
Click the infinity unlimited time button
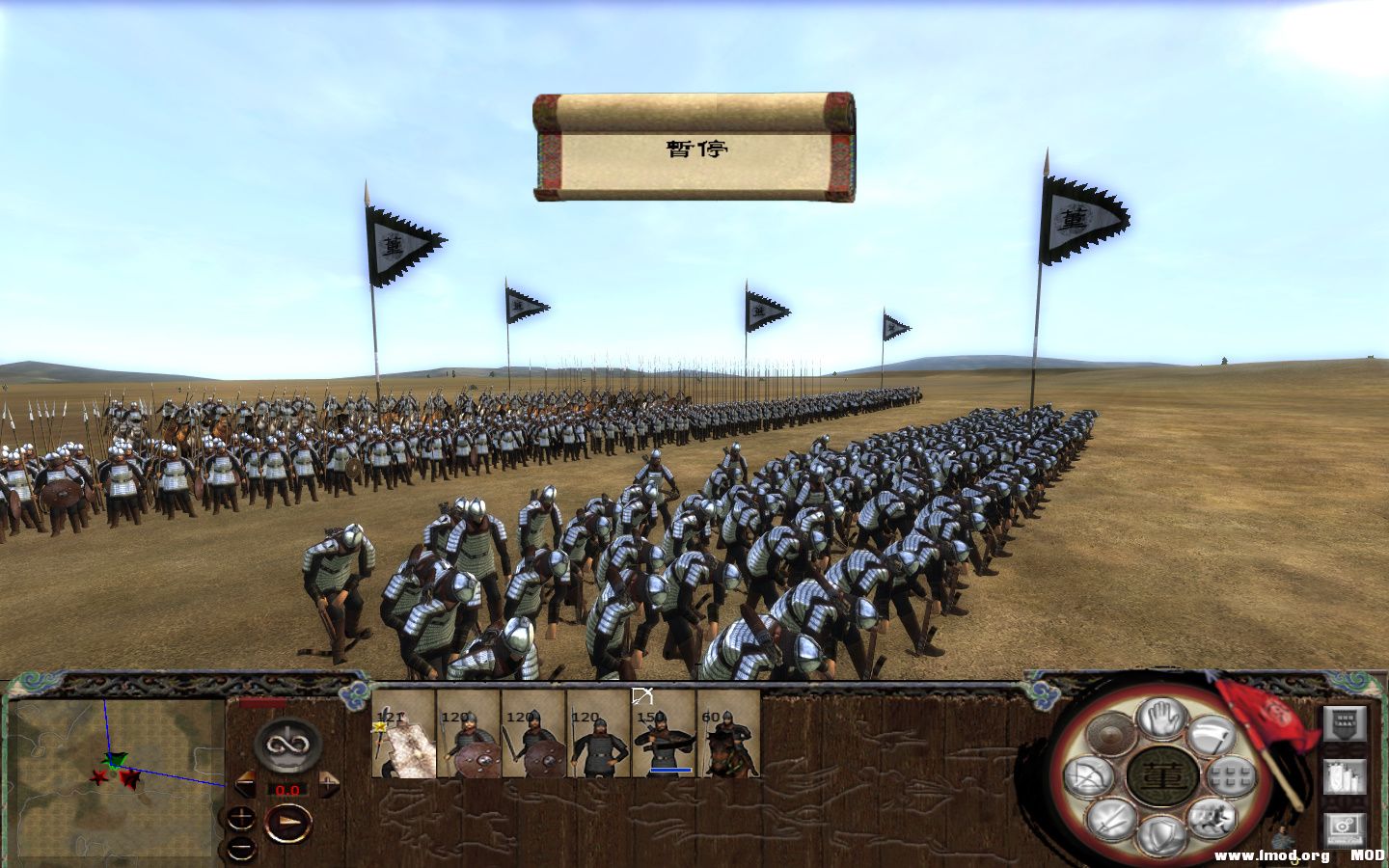[x=288, y=745]
